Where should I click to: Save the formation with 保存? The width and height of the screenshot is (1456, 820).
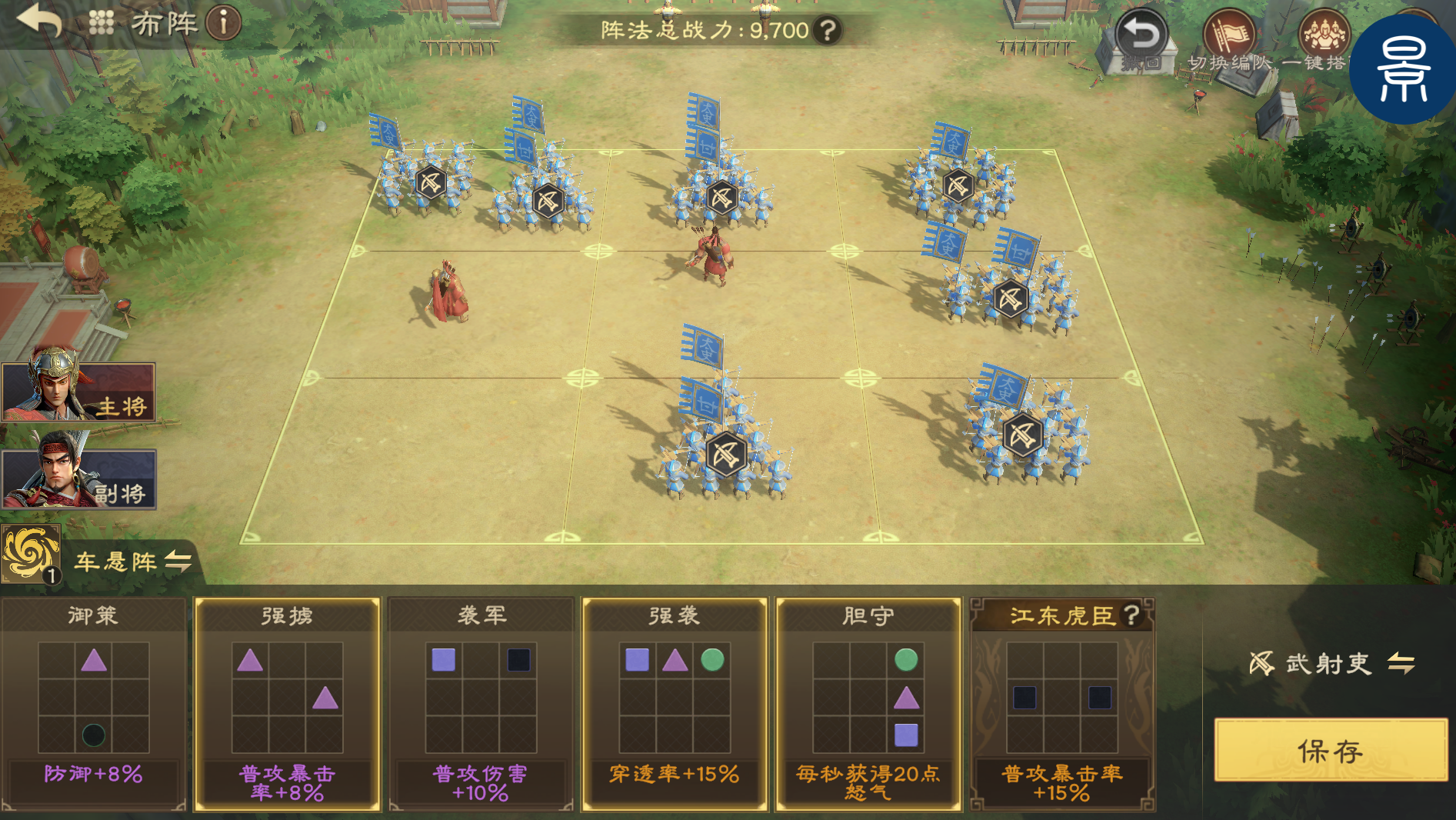click(x=1330, y=750)
